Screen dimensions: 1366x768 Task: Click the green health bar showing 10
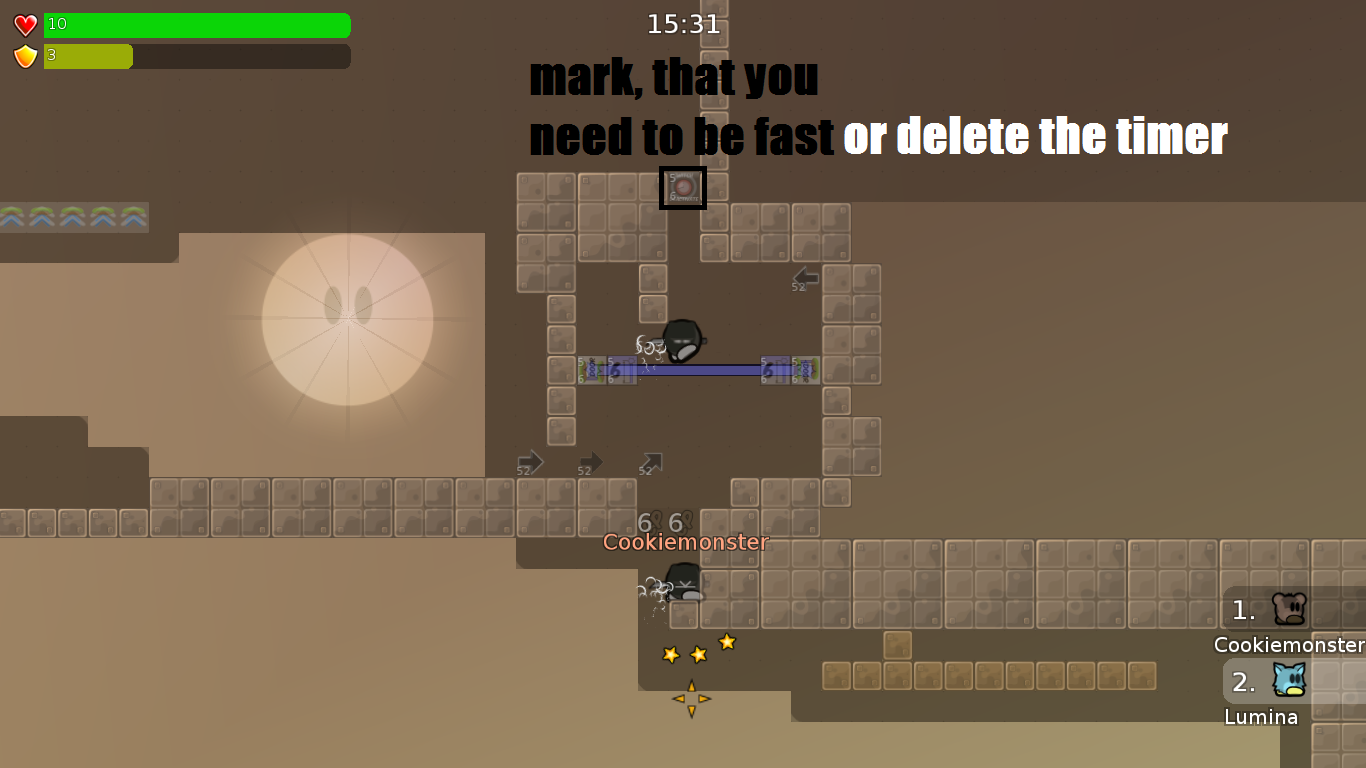pyautogui.click(x=197, y=25)
